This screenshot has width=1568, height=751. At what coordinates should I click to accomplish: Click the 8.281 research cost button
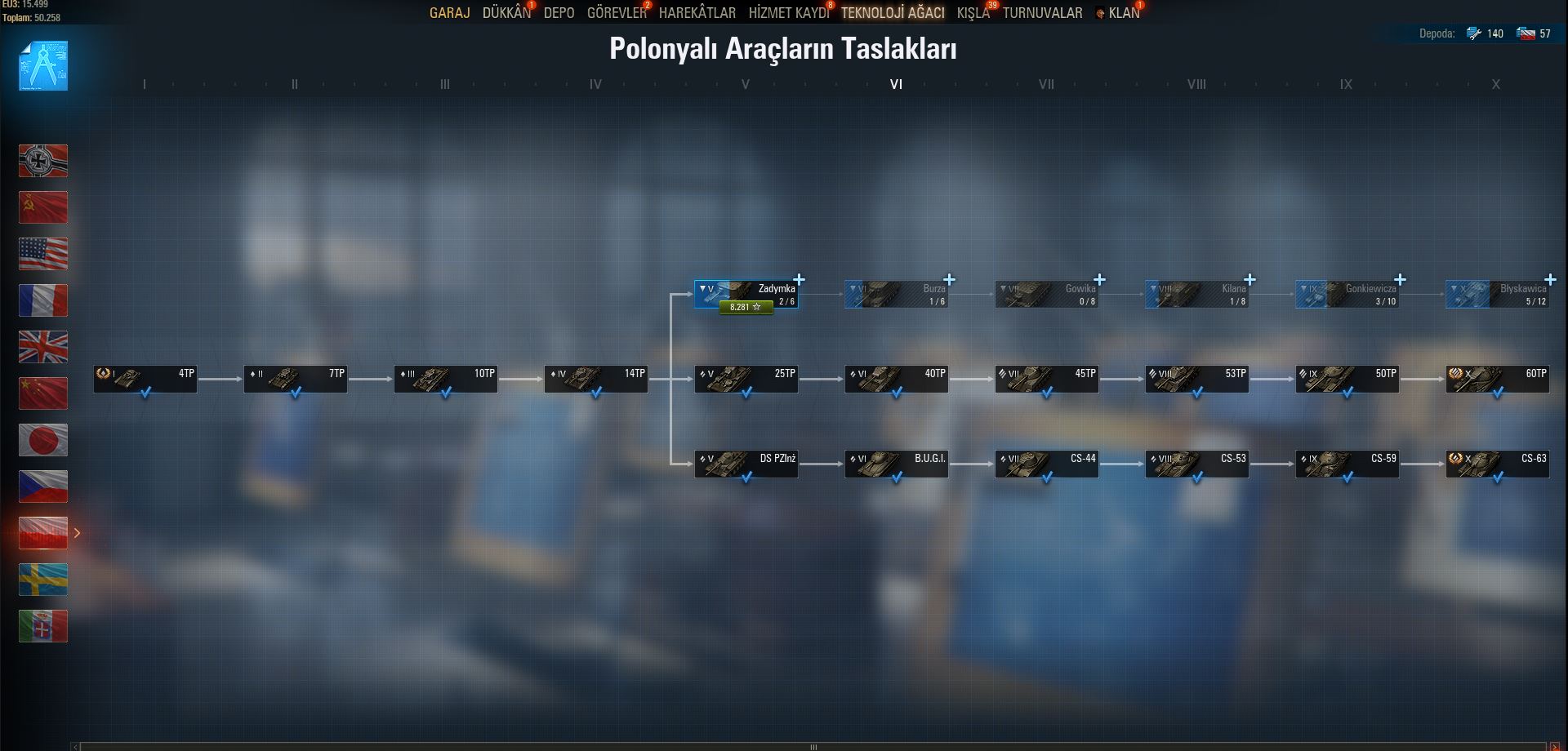746,308
